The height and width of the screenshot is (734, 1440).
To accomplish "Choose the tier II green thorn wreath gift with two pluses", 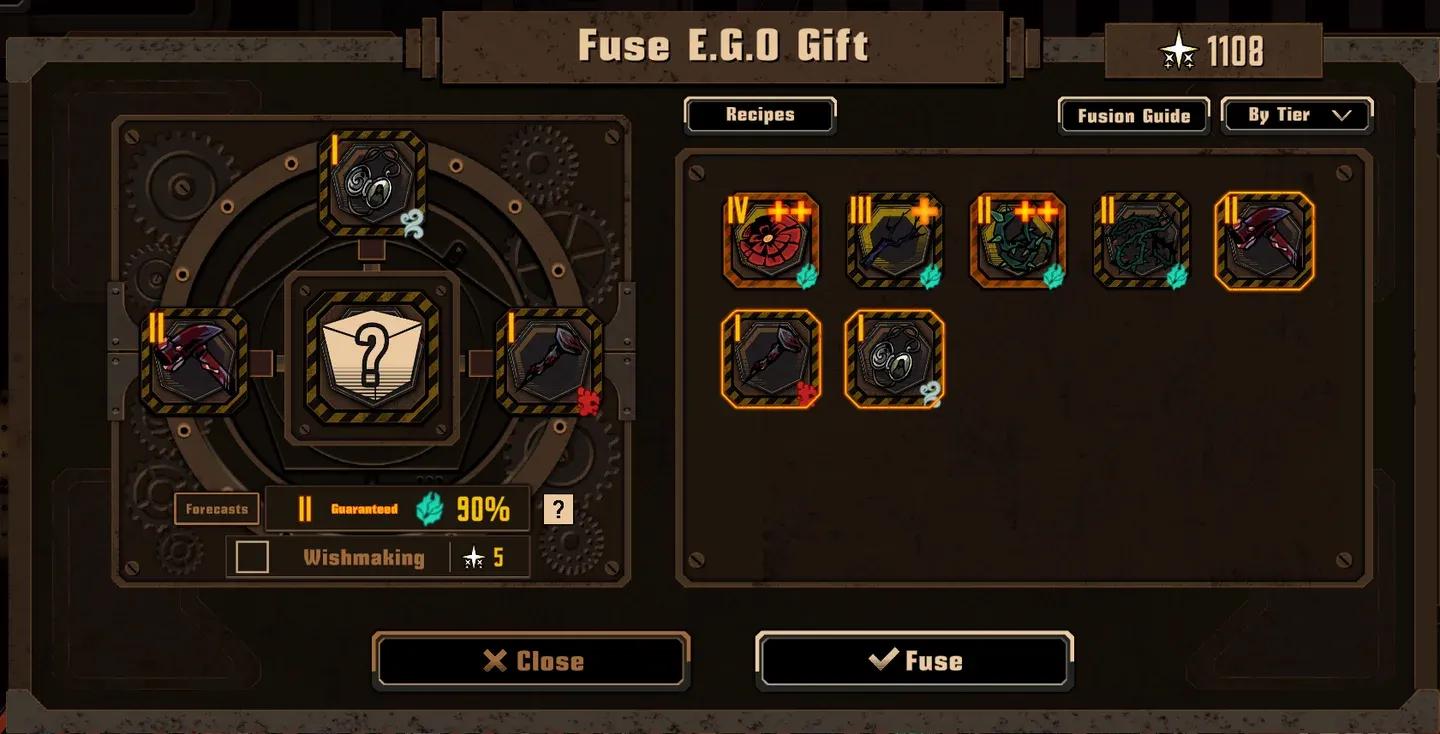I will pos(1017,242).
